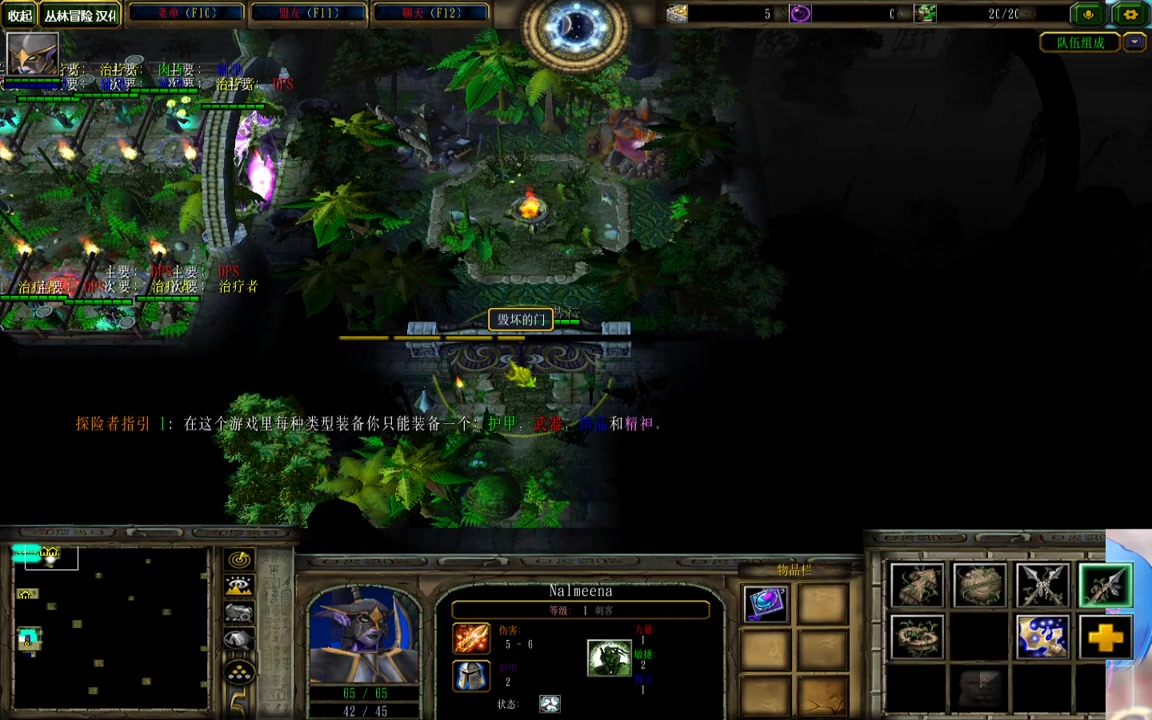Toggle minimap terrain display button
Screen dimensions: 1152x720
tap(239, 587)
